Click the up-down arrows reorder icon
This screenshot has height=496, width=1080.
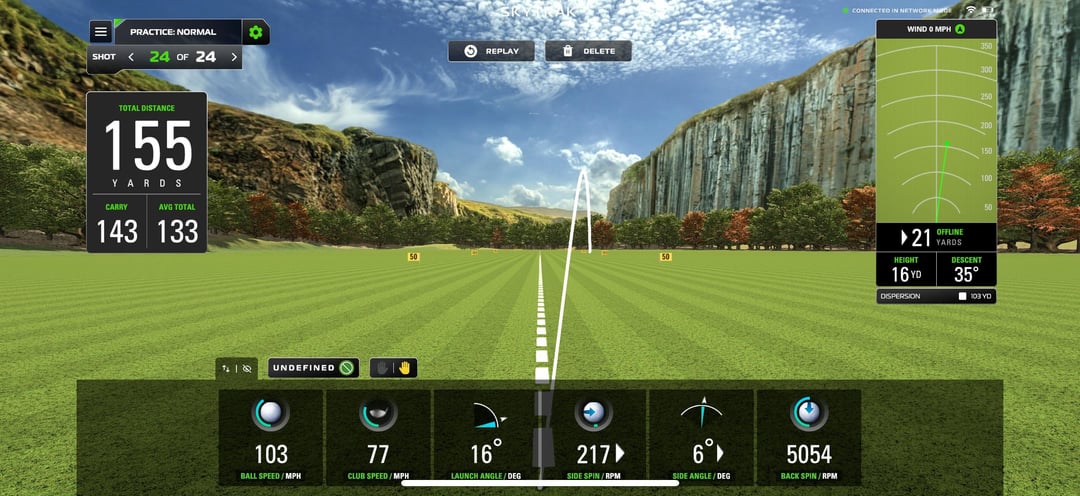[x=227, y=368]
